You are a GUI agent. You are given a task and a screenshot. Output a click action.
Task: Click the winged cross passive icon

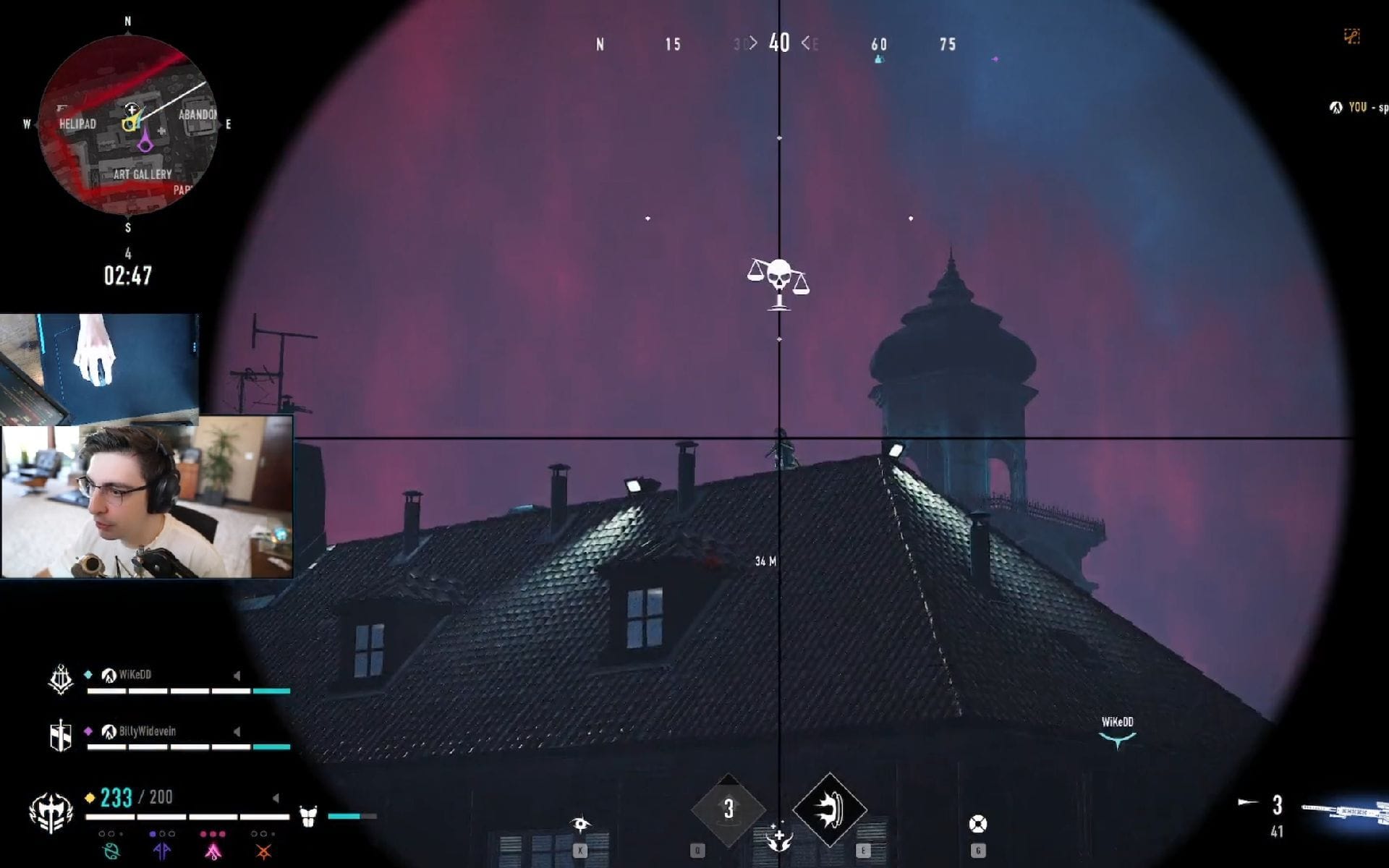point(778,837)
